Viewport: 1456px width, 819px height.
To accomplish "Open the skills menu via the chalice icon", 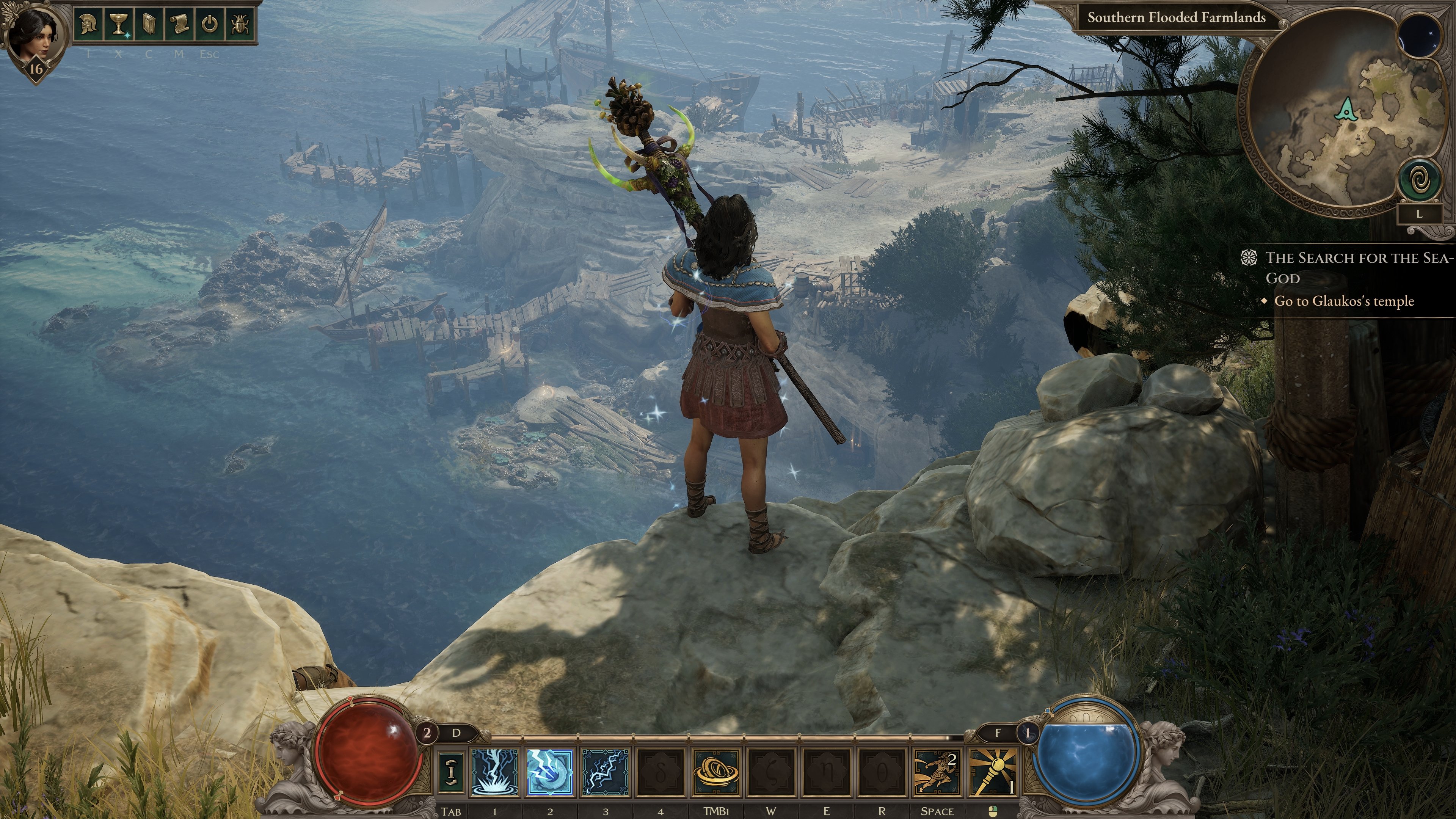I will pos(118,25).
